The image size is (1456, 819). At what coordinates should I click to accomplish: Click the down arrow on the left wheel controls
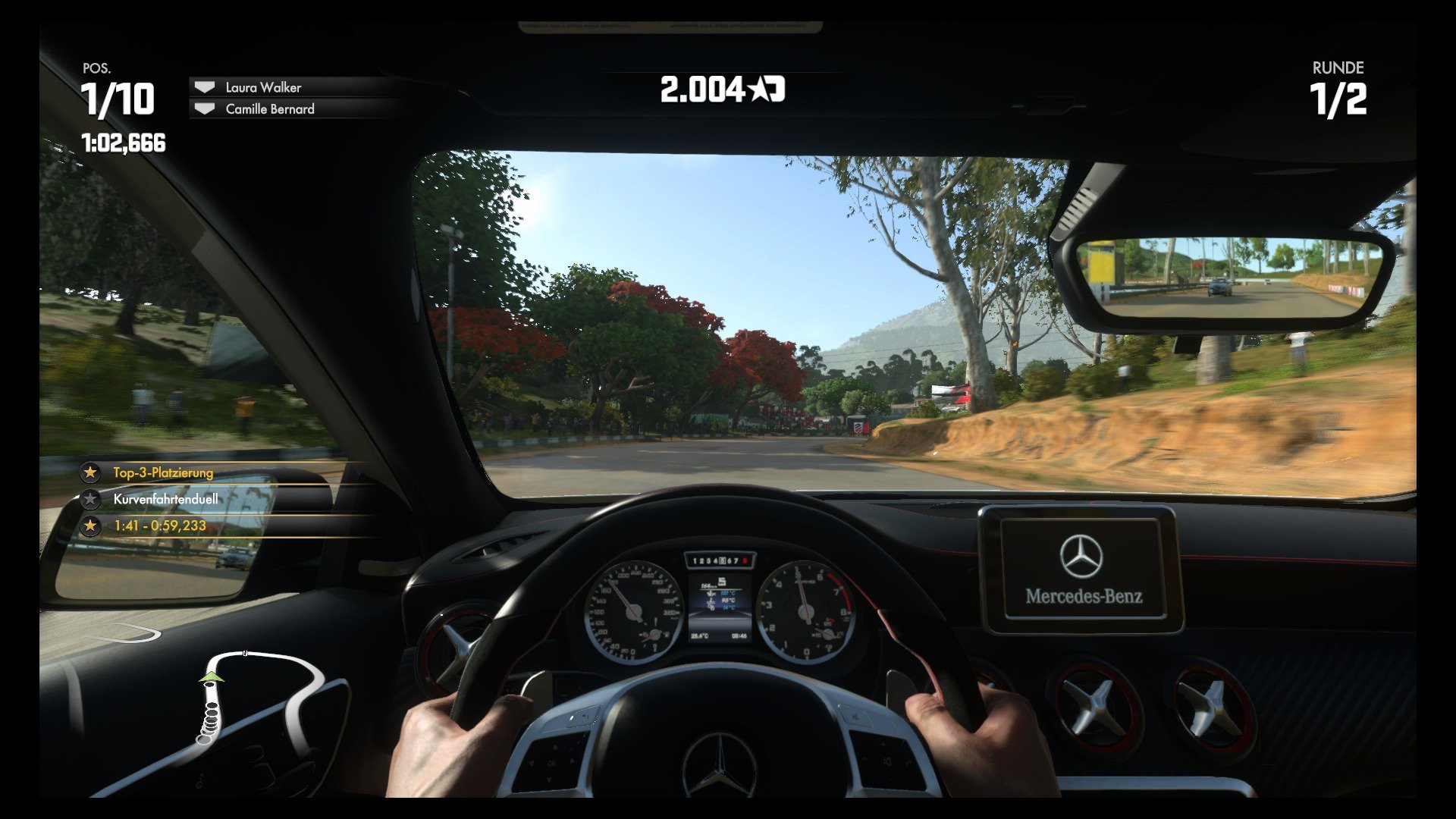(548, 779)
